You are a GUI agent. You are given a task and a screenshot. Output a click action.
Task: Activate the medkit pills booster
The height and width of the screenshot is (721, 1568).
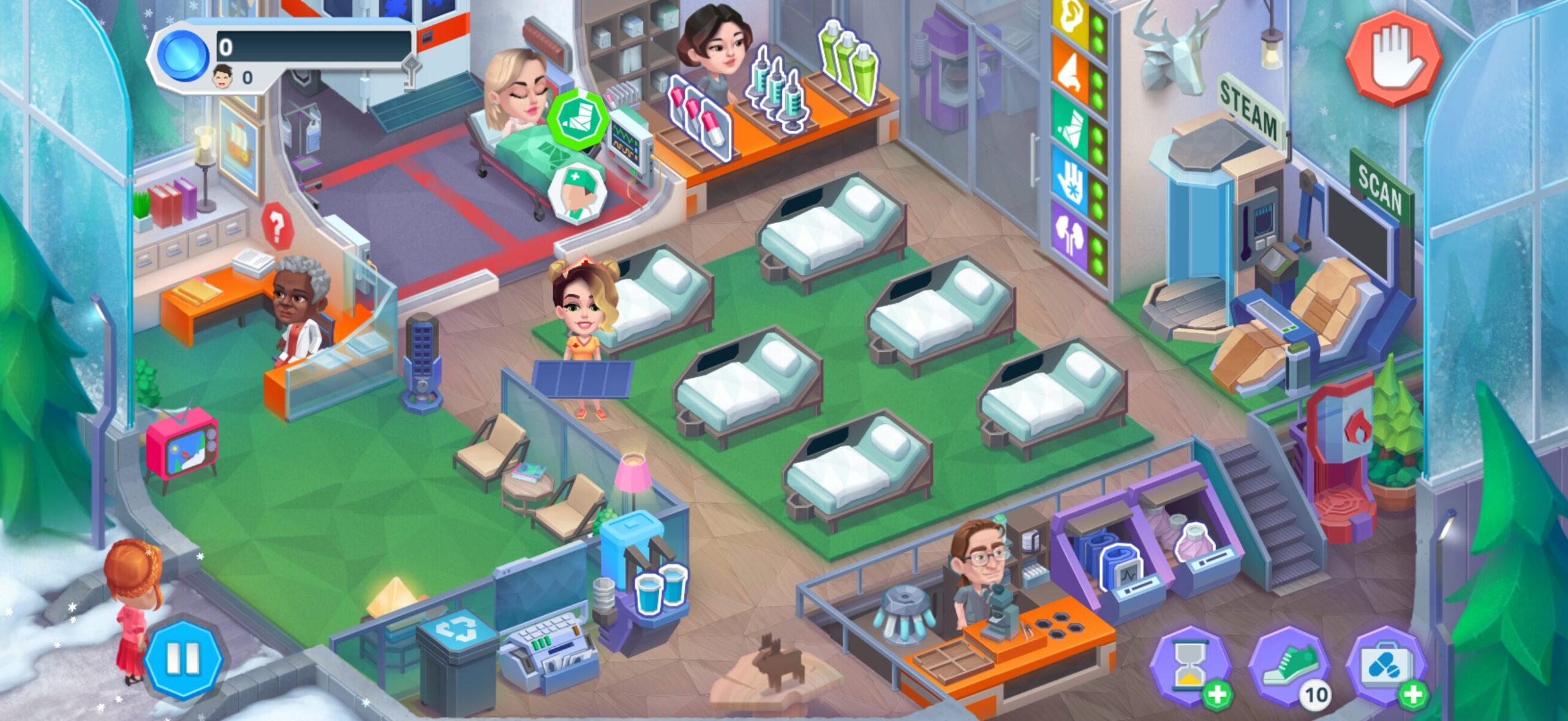(1387, 665)
